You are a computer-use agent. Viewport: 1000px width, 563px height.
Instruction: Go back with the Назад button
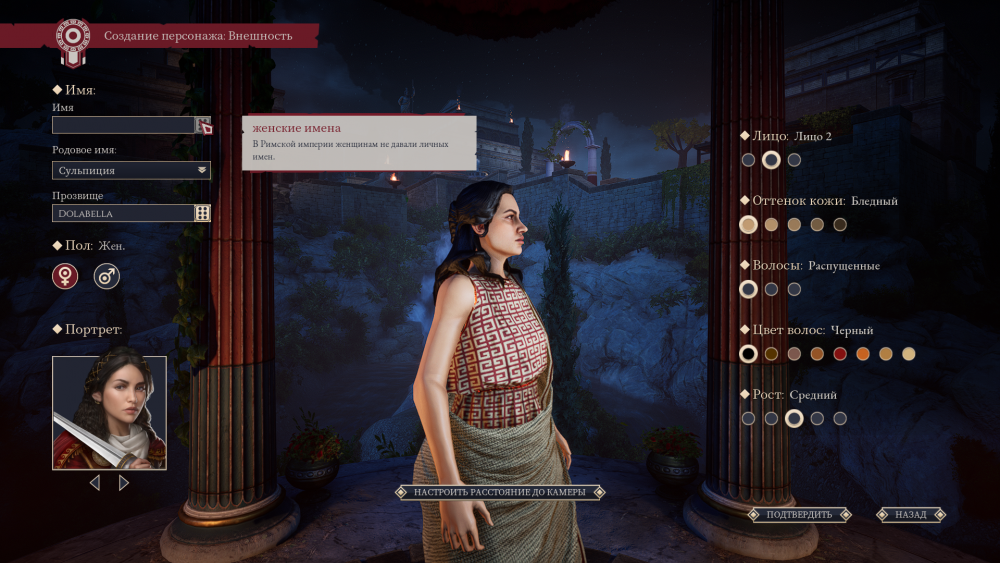coord(910,515)
